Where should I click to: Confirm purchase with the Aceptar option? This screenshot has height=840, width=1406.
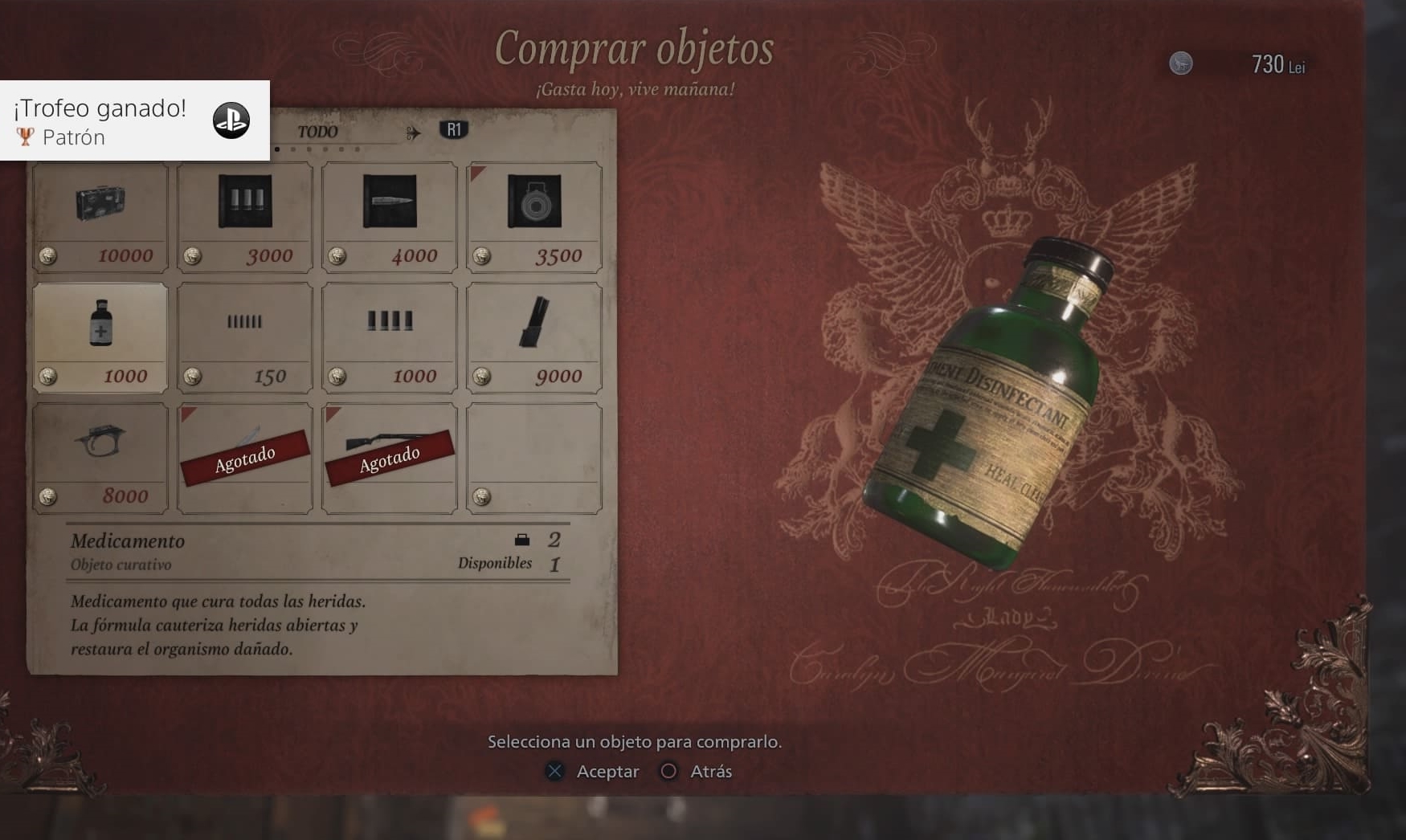tap(593, 772)
